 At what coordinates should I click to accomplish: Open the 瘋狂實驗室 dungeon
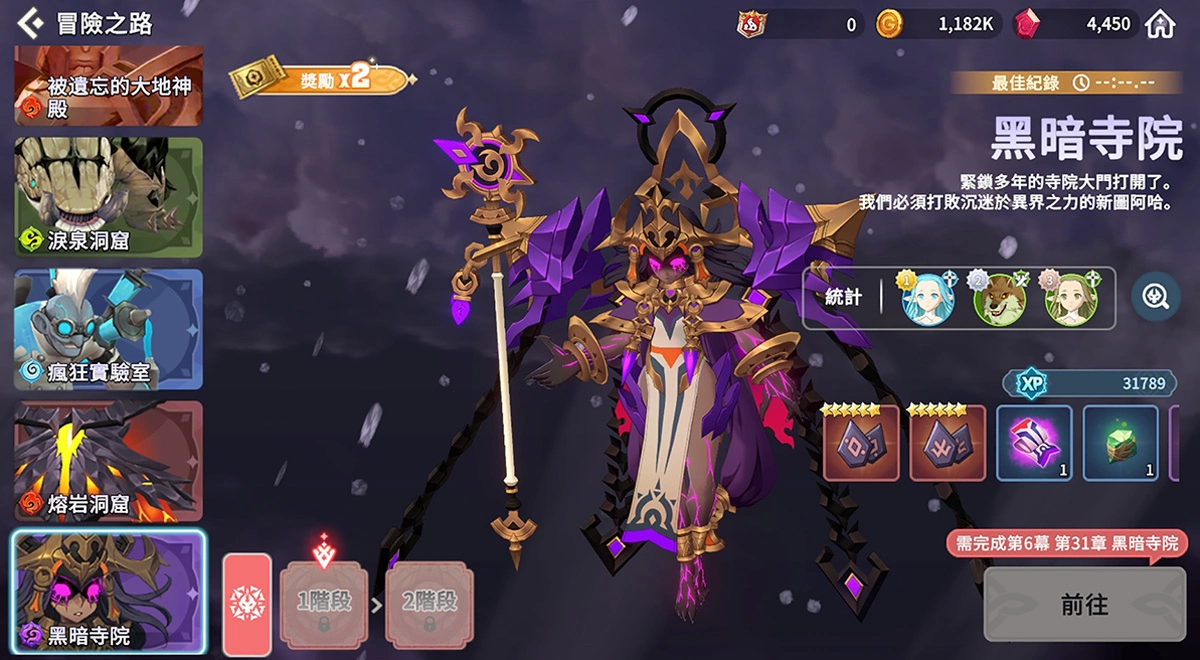tap(108, 329)
